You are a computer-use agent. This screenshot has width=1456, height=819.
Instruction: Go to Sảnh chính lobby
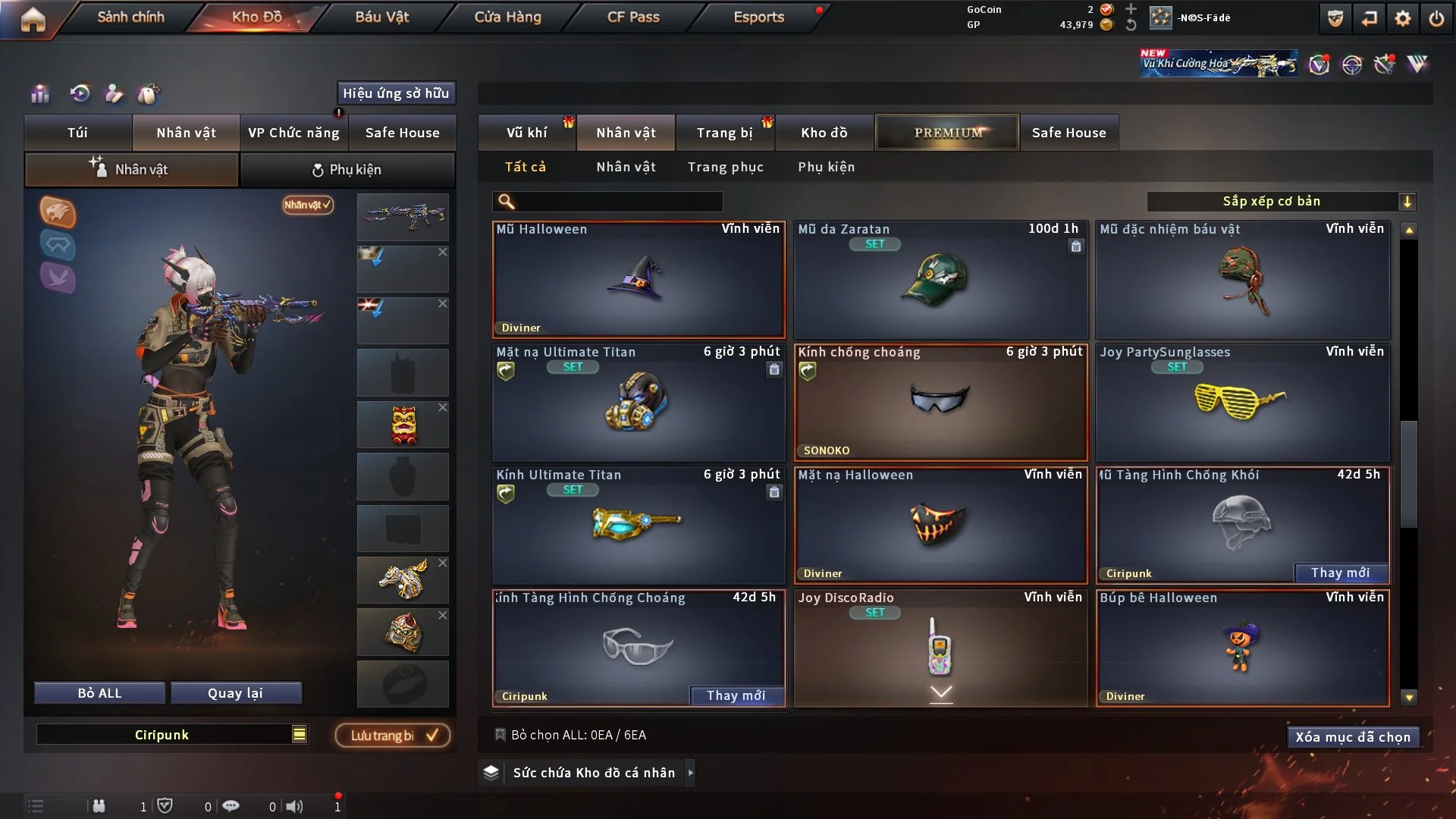[x=130, y=17]
